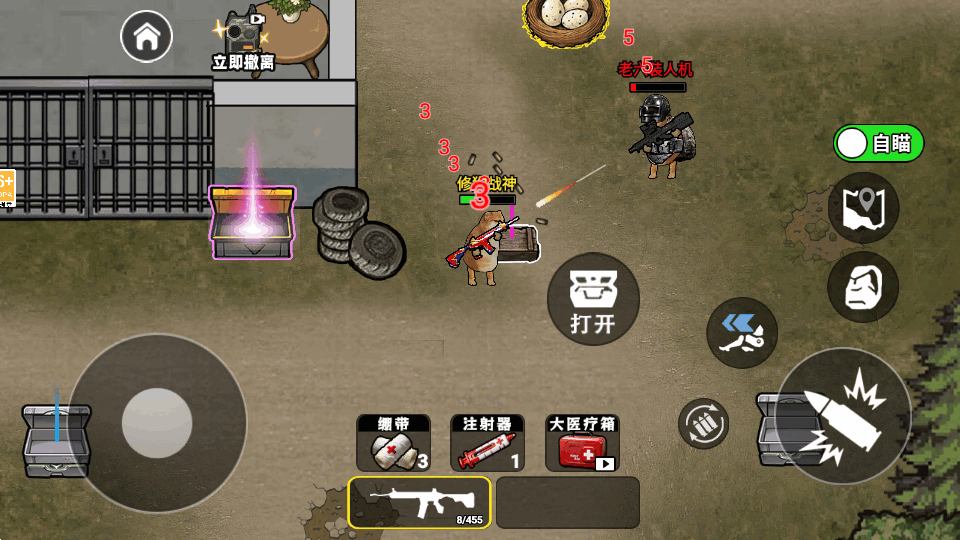
Task: Select the empty second weapon slot
Action: (x=567, y=502)
